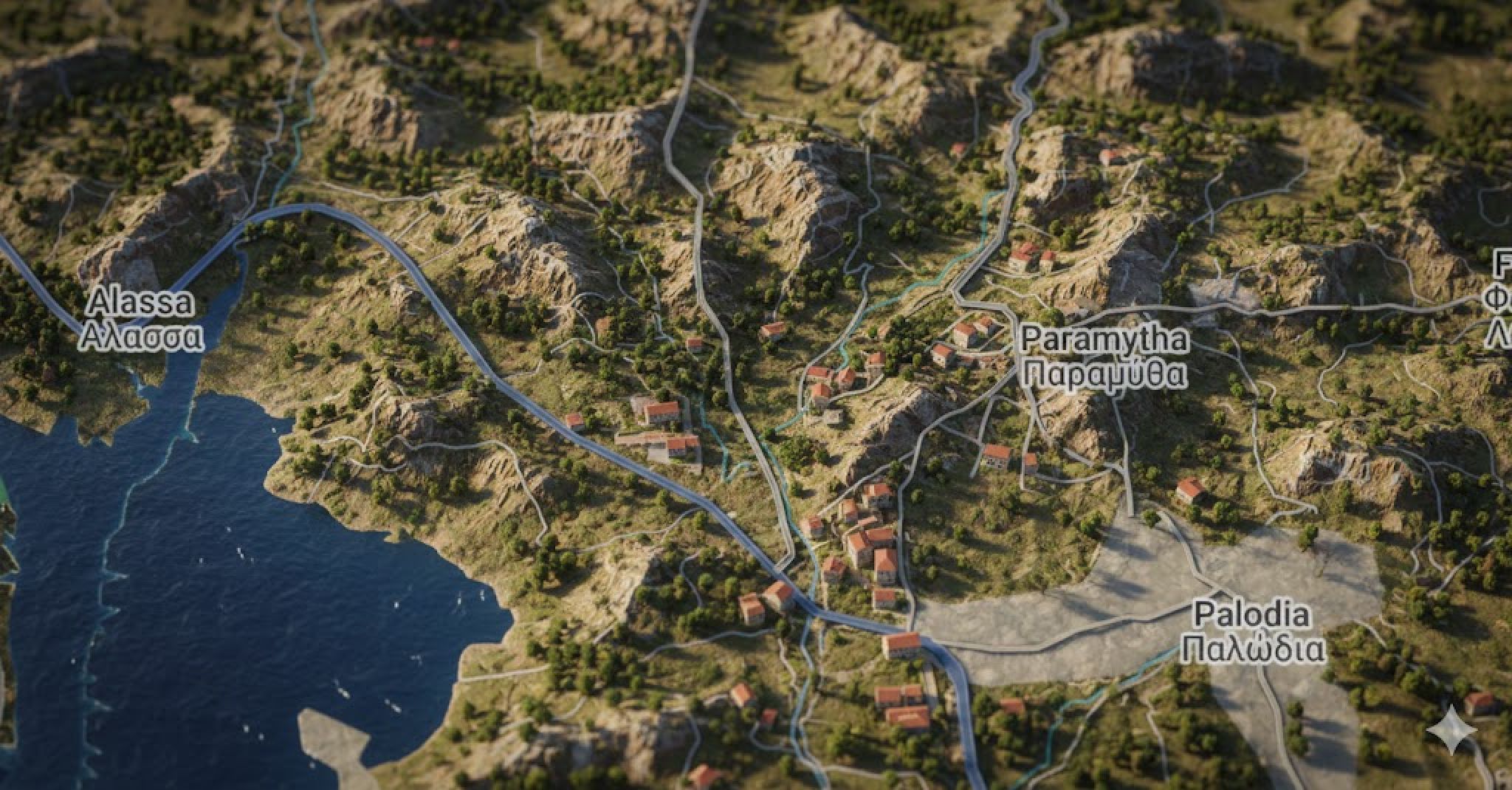Click the Paramytha village label

(x=1105, y=357)
